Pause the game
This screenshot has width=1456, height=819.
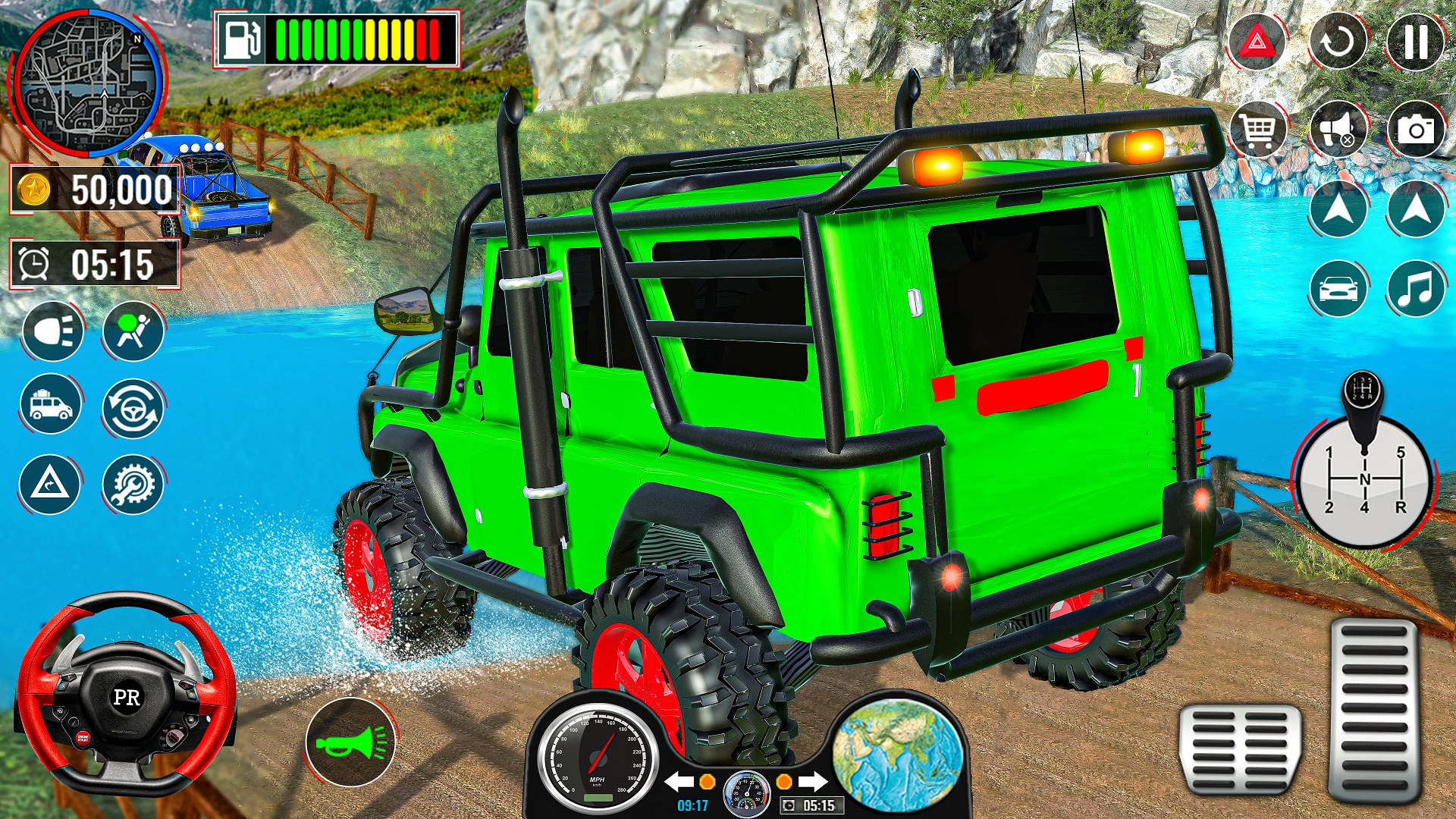pyautogui.click(x=1415, y=43)
